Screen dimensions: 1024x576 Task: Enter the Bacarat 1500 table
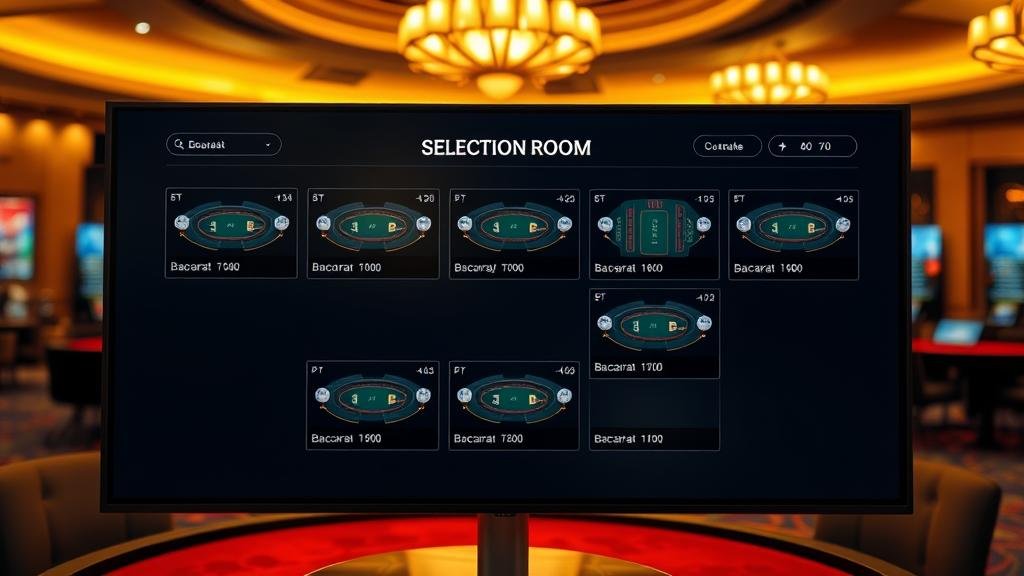[372, 405]
